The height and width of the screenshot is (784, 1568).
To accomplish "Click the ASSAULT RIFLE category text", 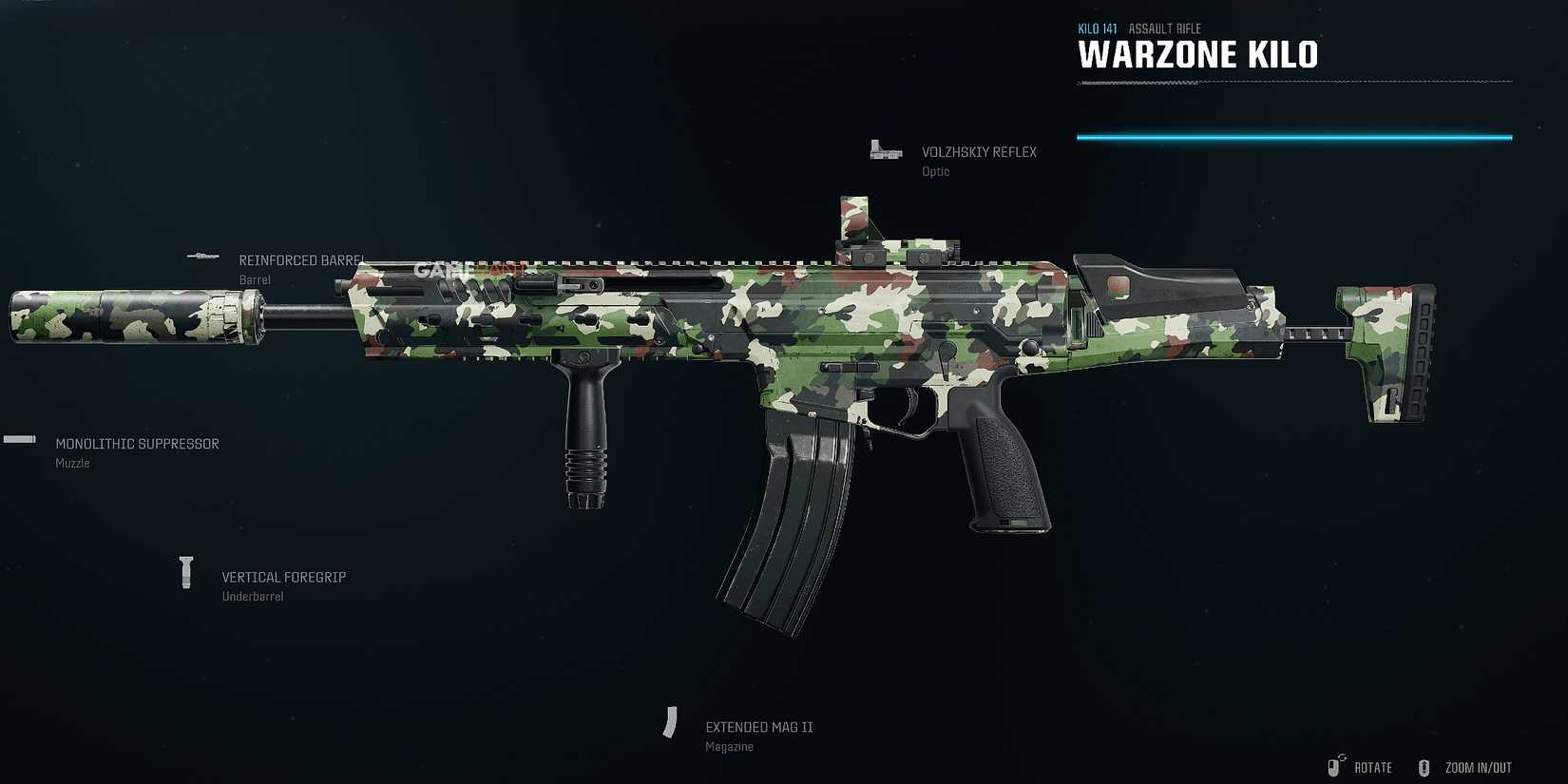I will coord(1164,28).
